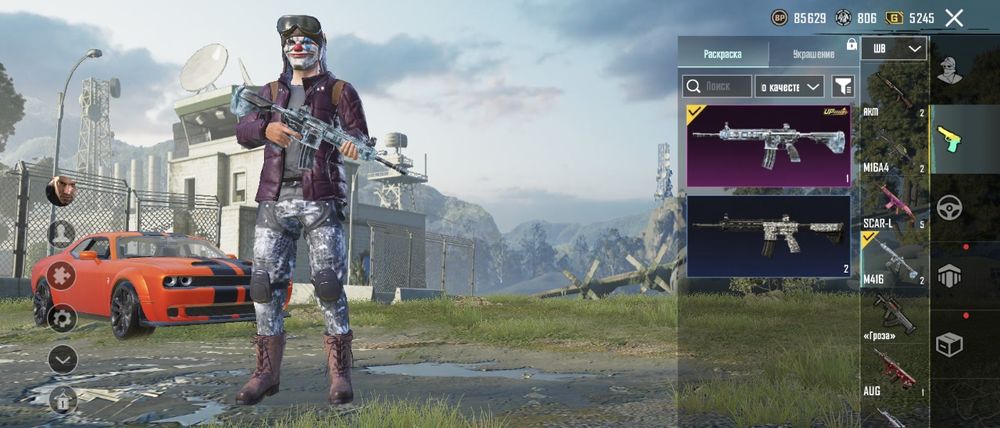Select the equipped glacier M416 skin

click(x=768, y=146)
